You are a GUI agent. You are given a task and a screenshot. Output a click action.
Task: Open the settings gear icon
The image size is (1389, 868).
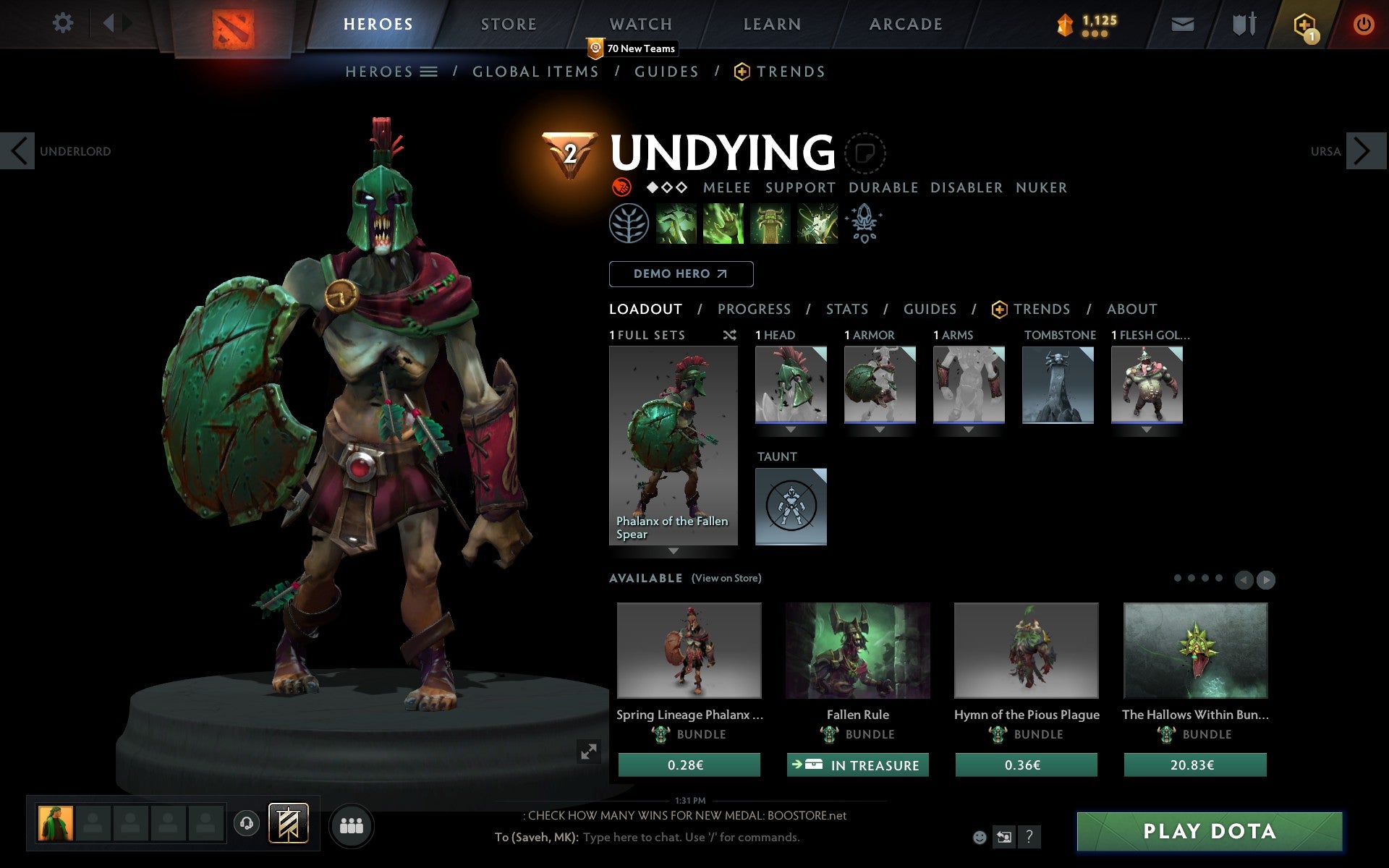(64, 23)
